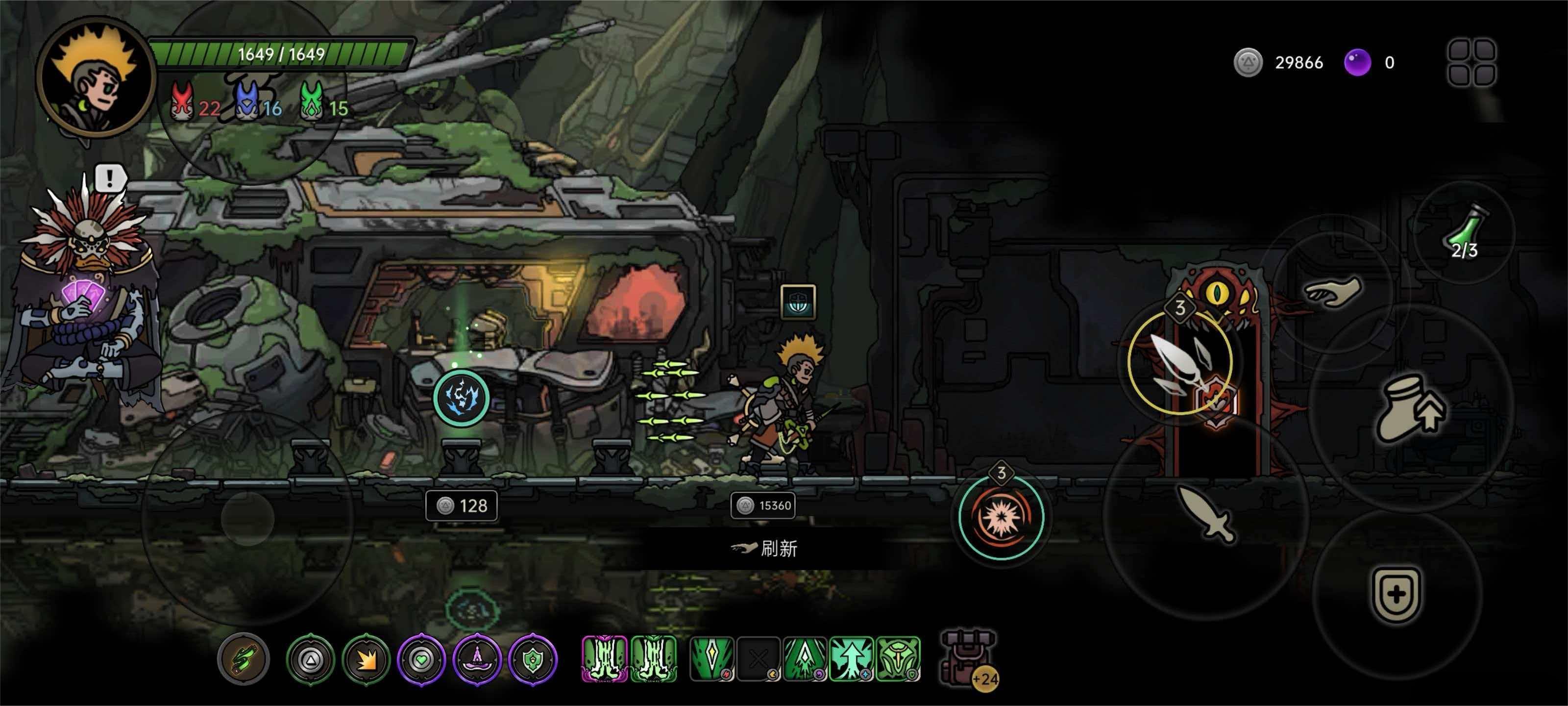
Task: Tap the hand interact button
Action: [x=1333, y=292]
